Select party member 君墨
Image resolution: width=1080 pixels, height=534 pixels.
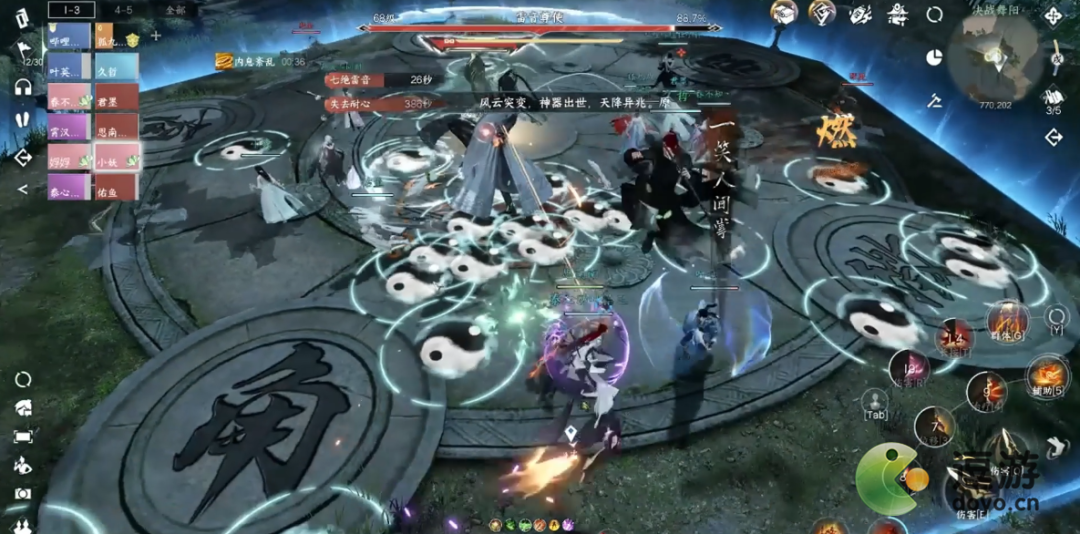pos(117,100)
